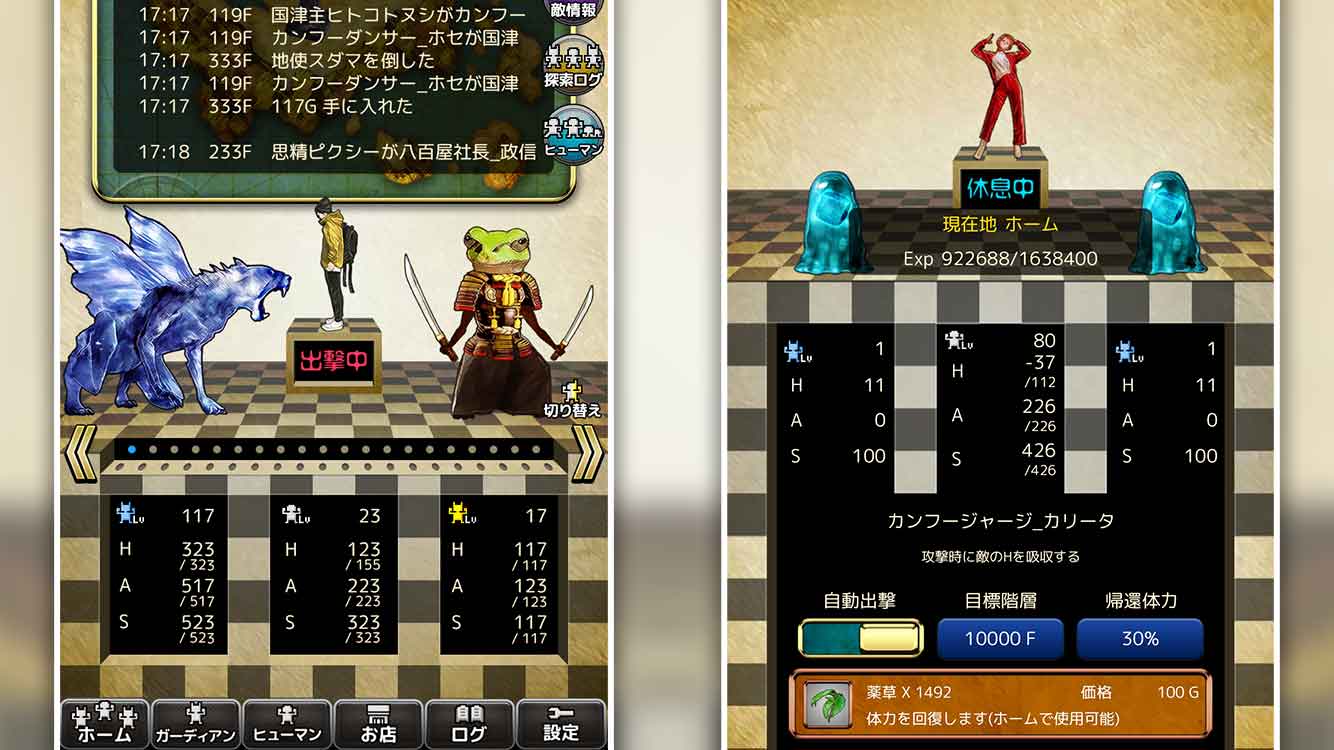Tap 現在地 ホーム location label
Viewport: 1334px width, 750px height.
1002,225
